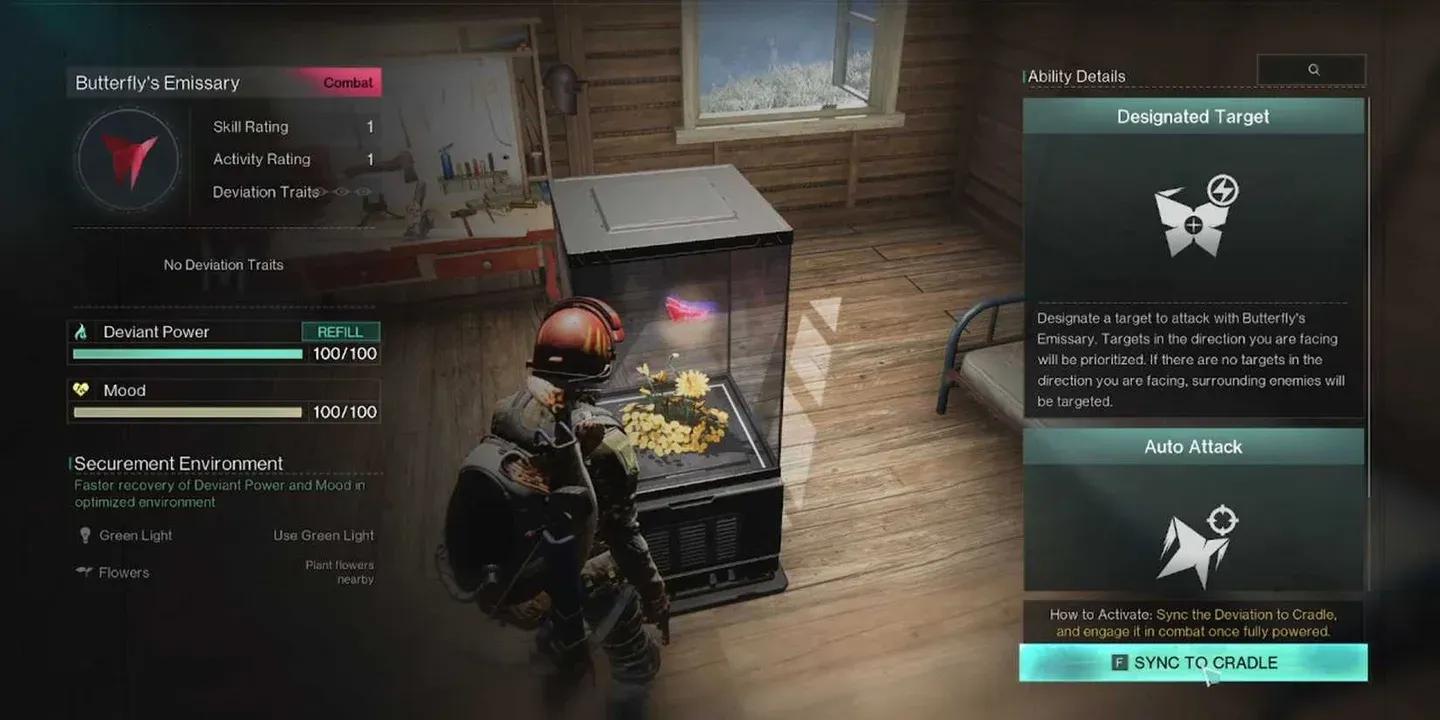Select the Designated Target ability card

pos(1193,257)
